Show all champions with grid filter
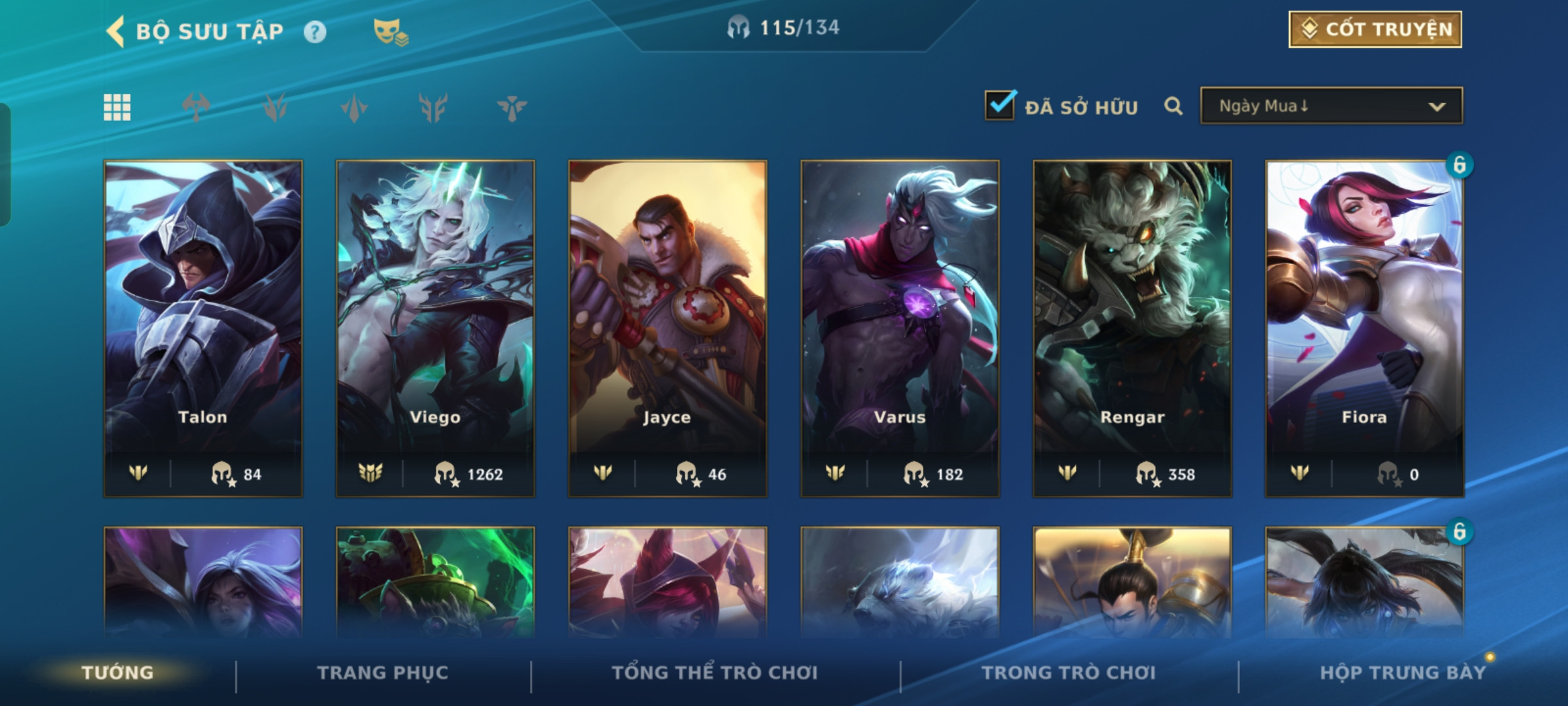Image resolution: width=1568 pixels, height=706 pixels. (x=117, y=107)
